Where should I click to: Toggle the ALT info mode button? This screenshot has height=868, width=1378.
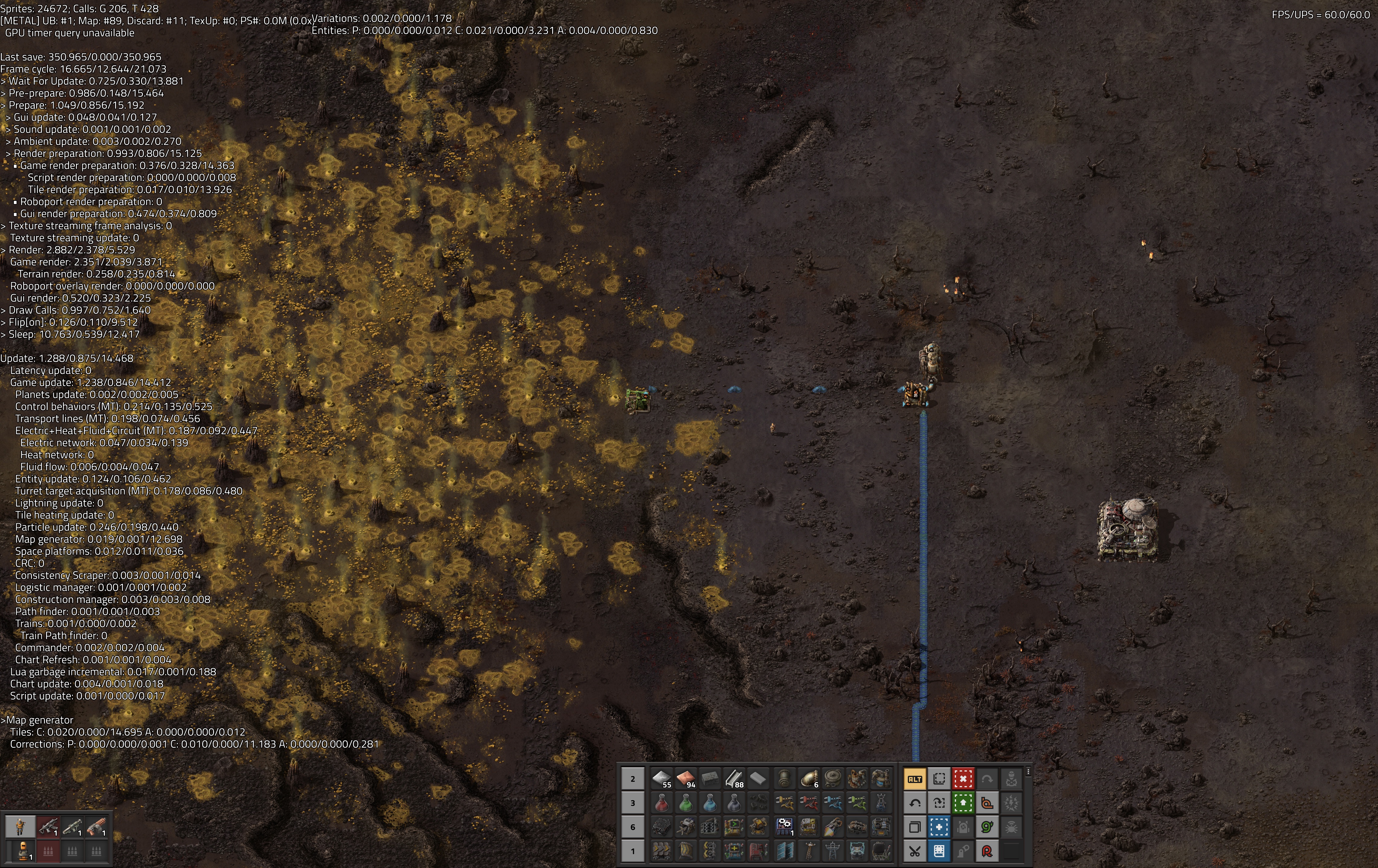point(914,779)
